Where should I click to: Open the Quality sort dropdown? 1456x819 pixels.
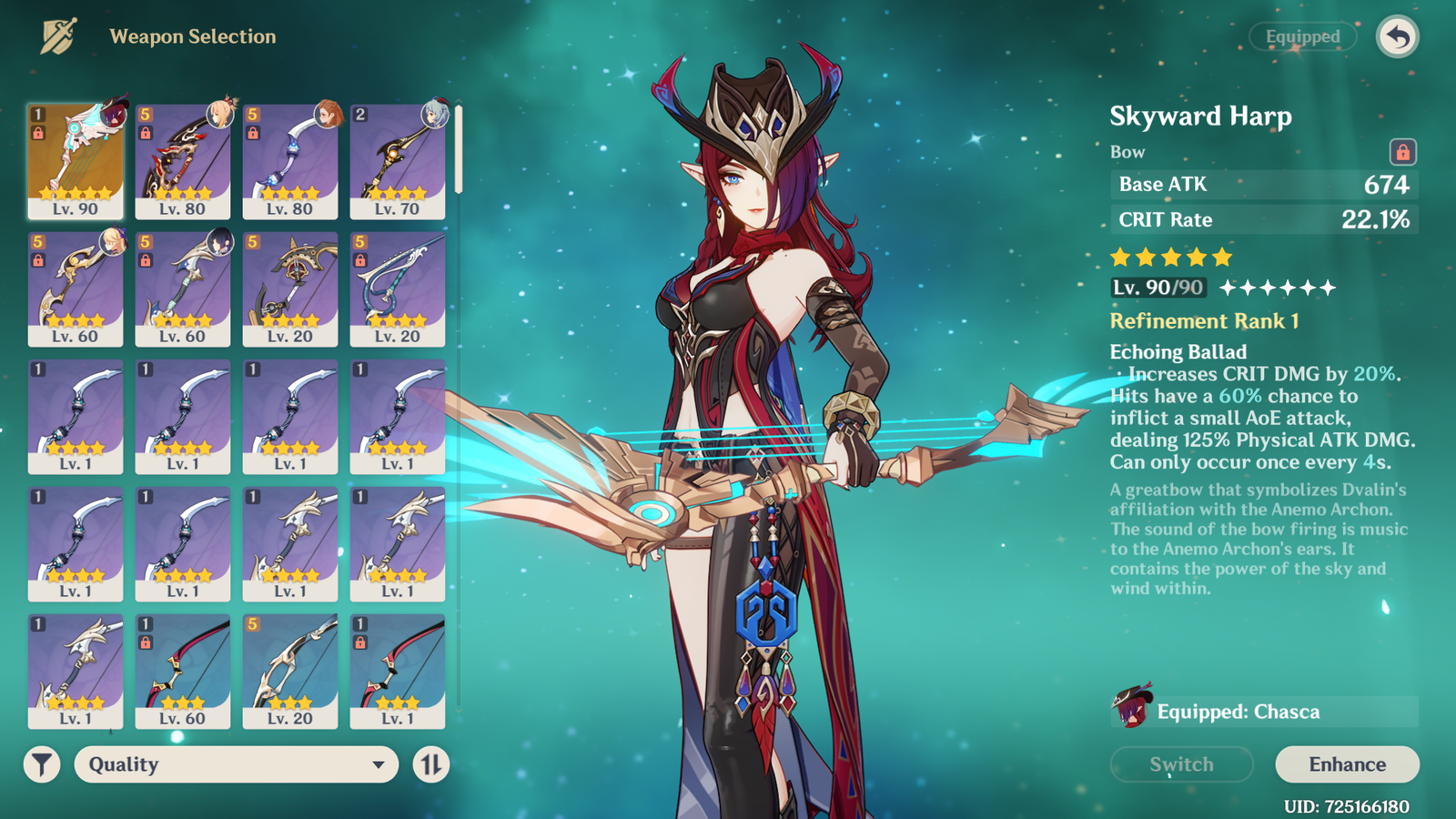tap(237, 764)
